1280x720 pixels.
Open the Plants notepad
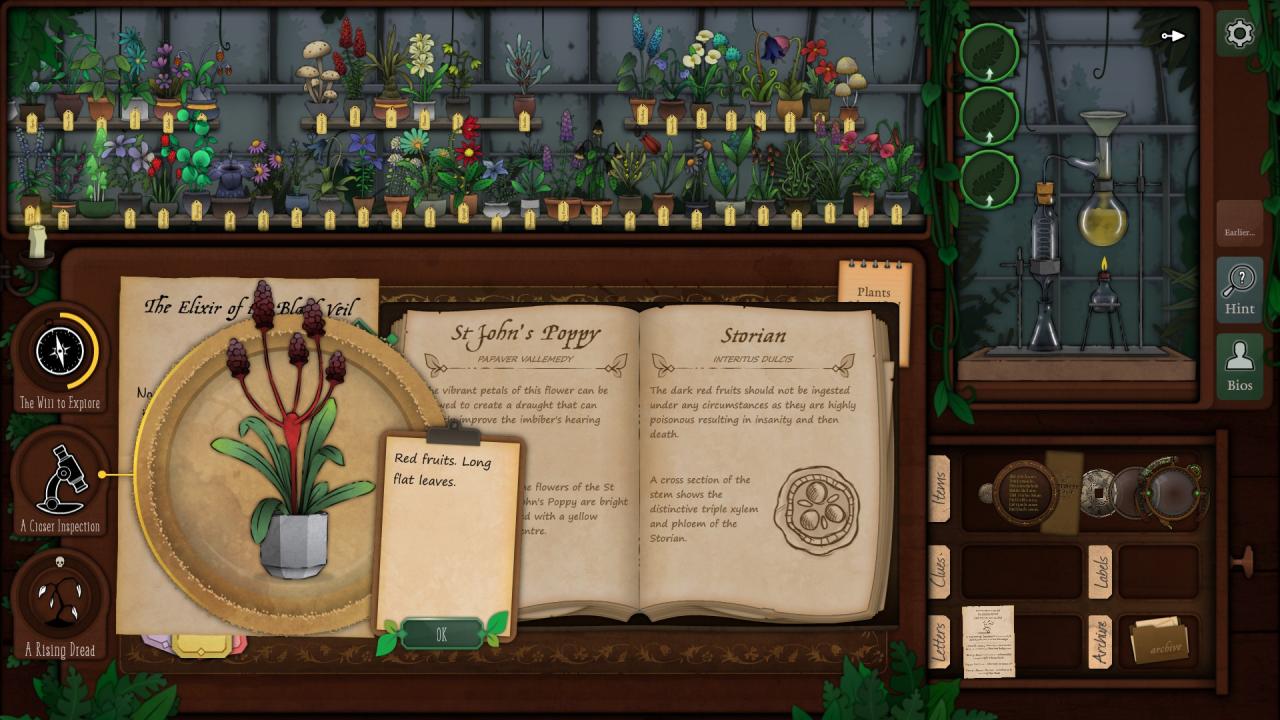pyautogui.click(x=875, y=290)
